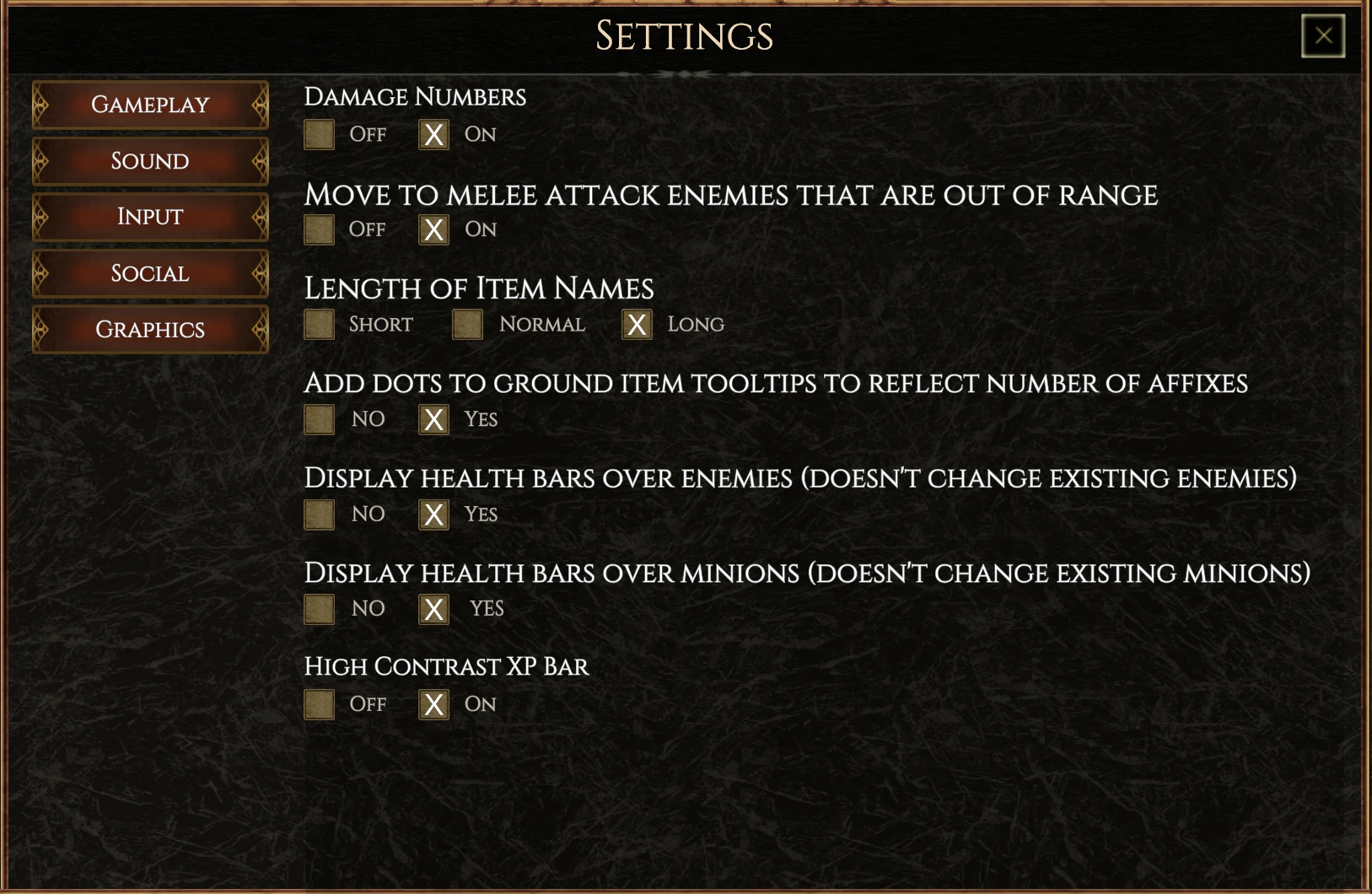1372x894 pixels.
Task: Enable health bars over minions
Action: pyautogui.click(x=433, y=609)
